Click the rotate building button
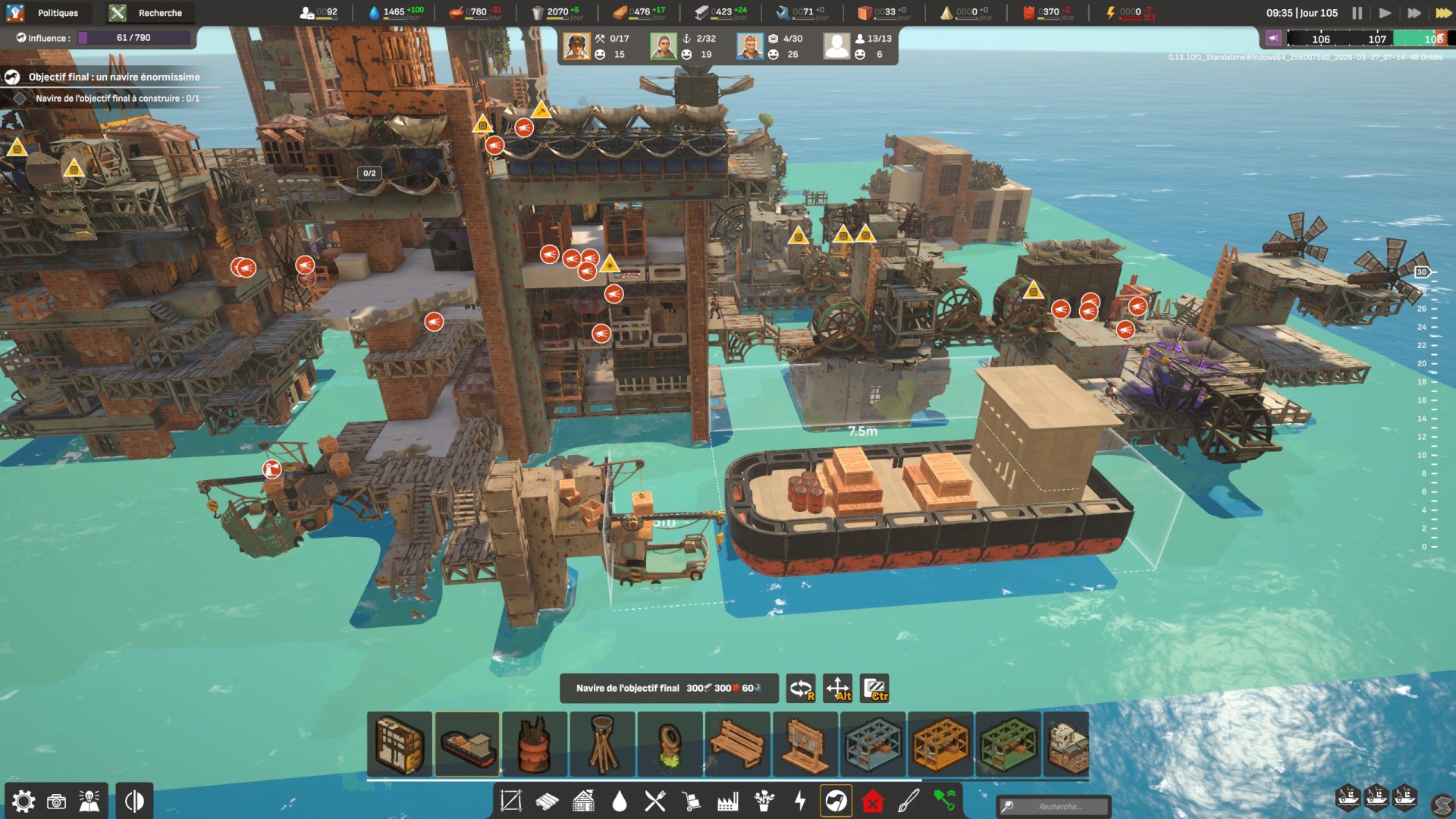The image size is (1456, 819). click(x=801, y=689)
